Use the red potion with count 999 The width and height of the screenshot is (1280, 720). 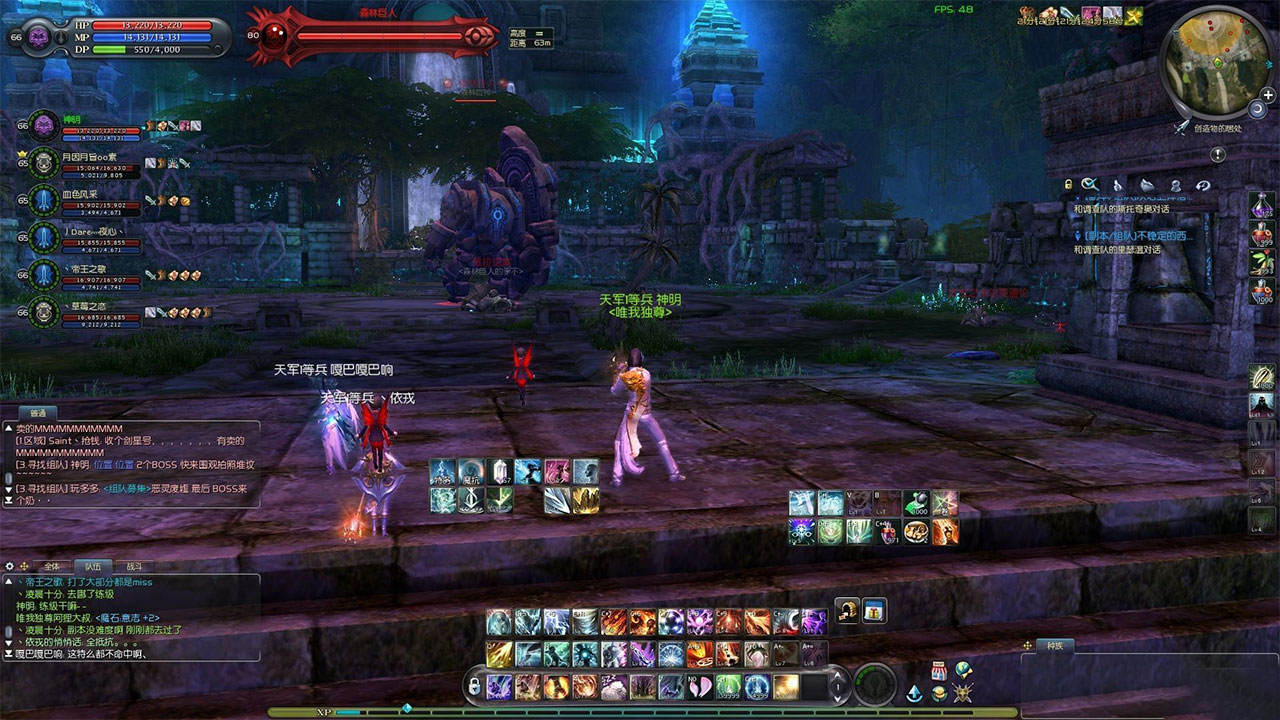pyautogui.click(x=1261, y=235)
